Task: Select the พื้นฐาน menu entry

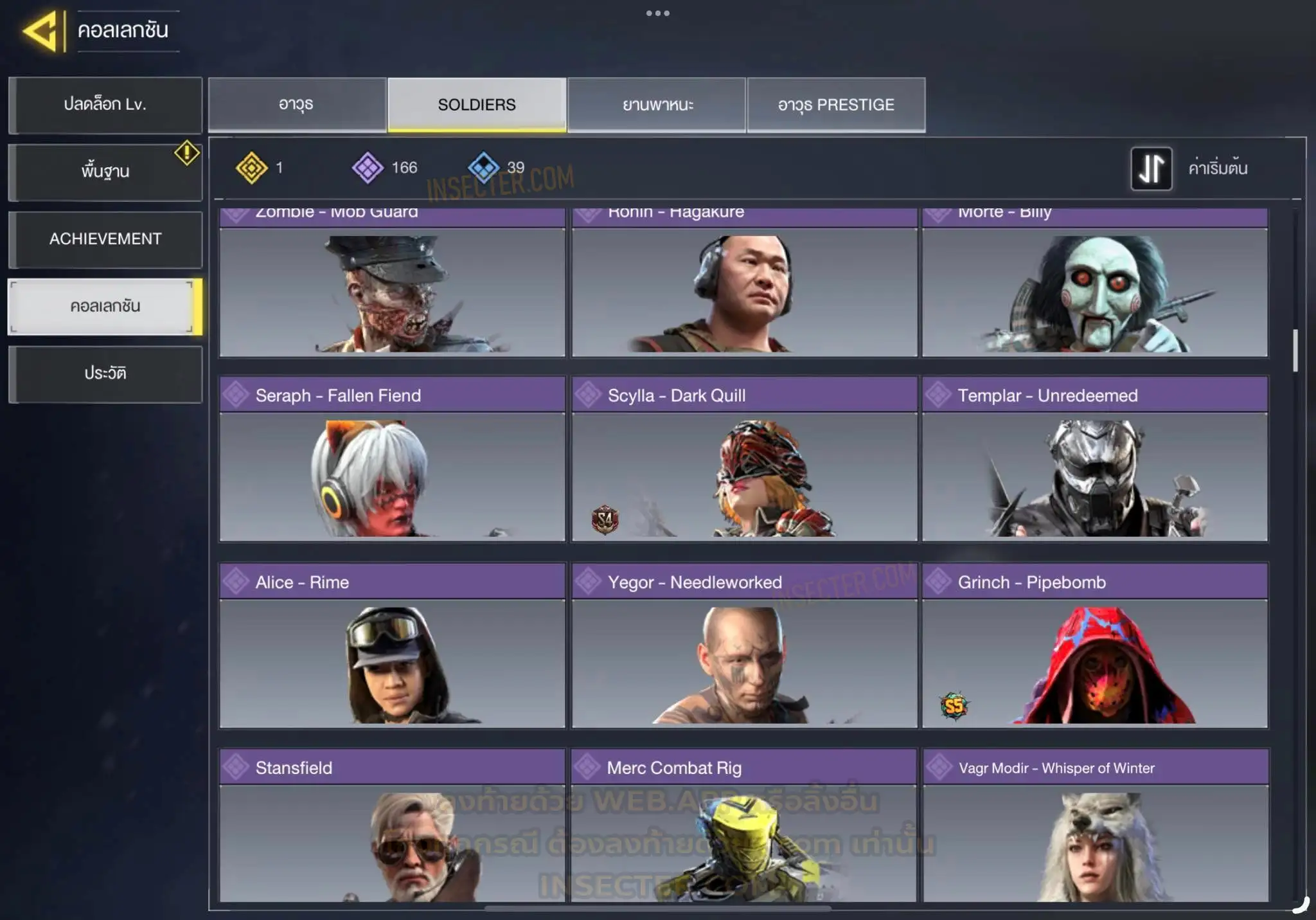Action: pyautogui.click(x=105, y=172)
